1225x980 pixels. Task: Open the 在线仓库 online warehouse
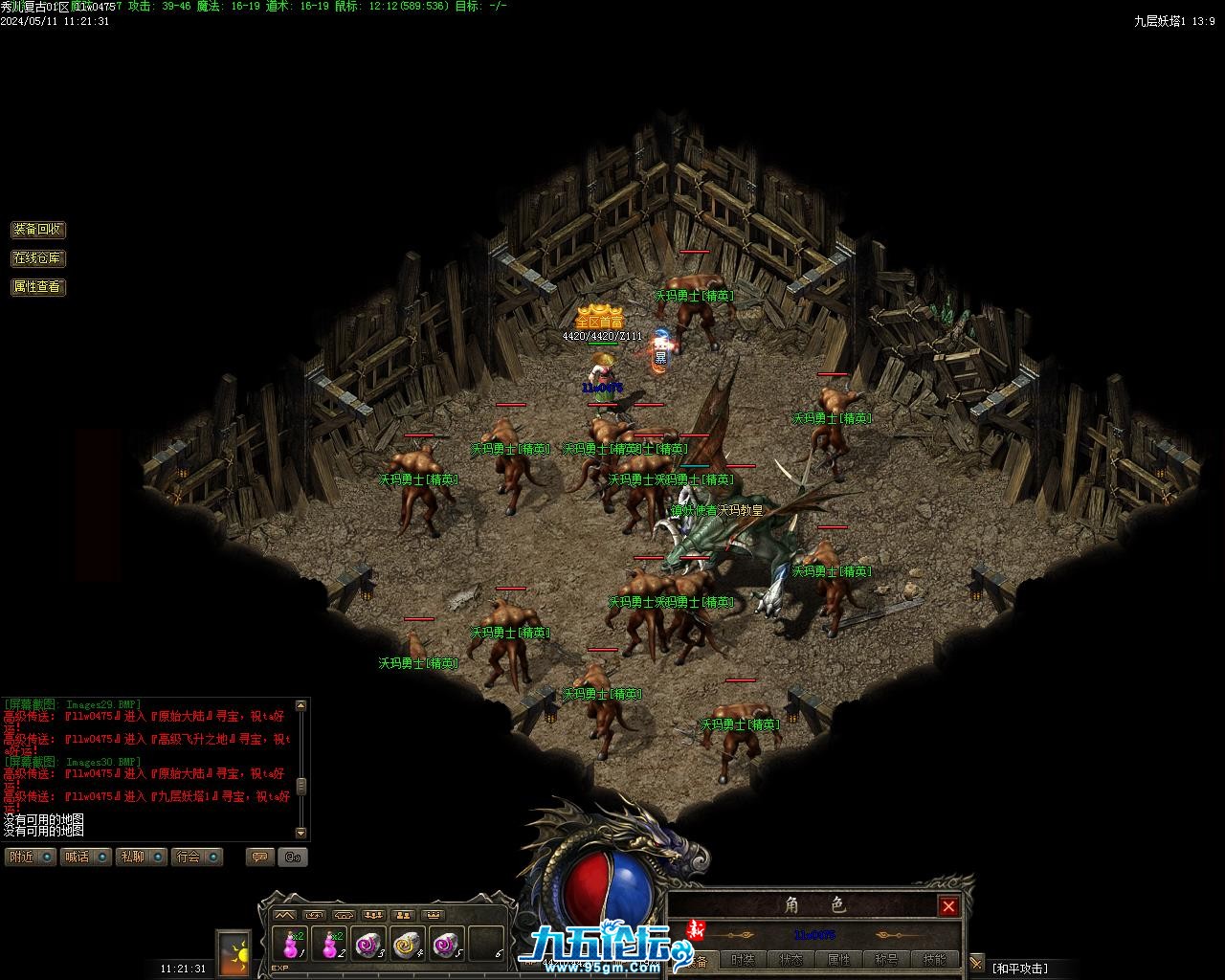[38, 258]
